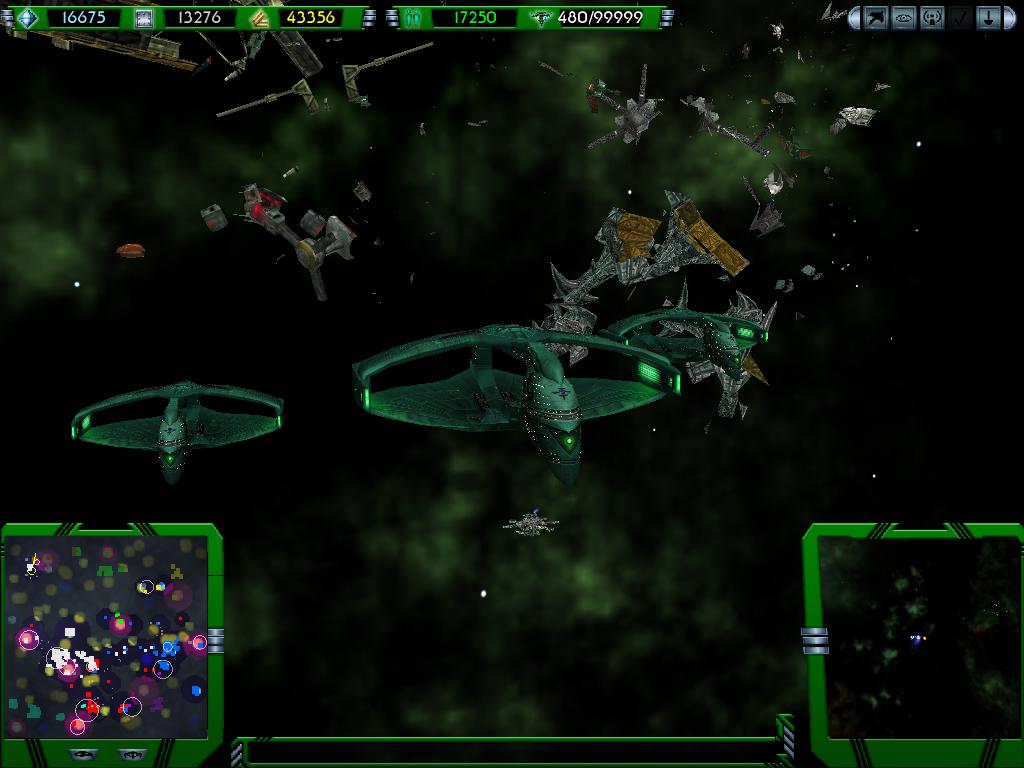Screen dimensions: 1024x768
Task: Click the ship arrow button in top toolbar
Action: [x=876, y=17]
